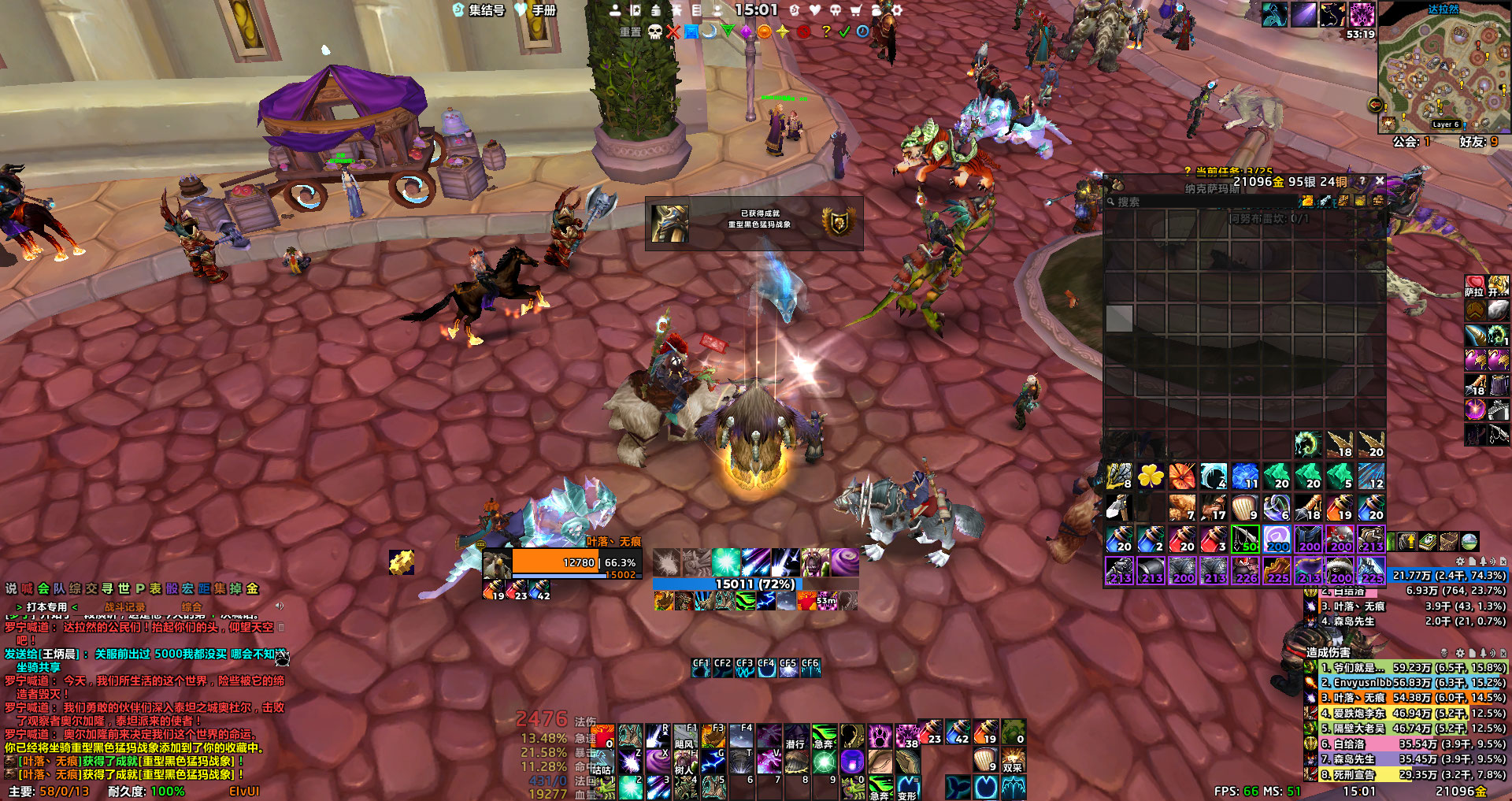Select the yellow clover item in bag
Viewport: 1512px width, 801px height.
(1151, 477)
